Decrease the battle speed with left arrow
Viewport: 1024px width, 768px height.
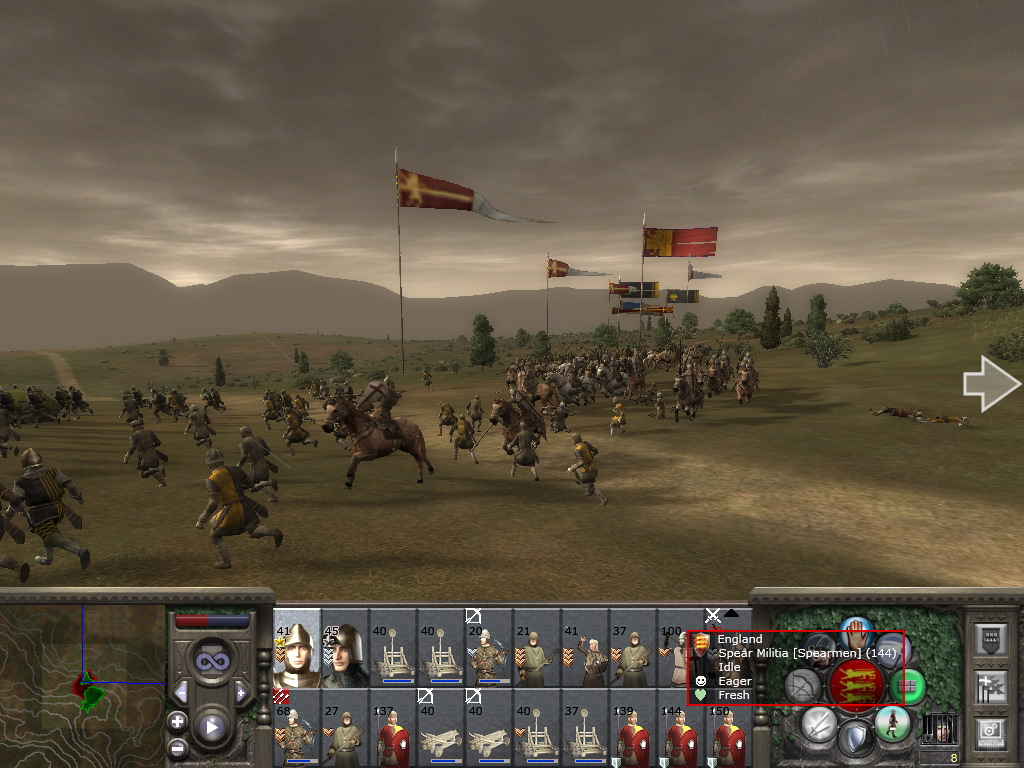tap(181, 692)
